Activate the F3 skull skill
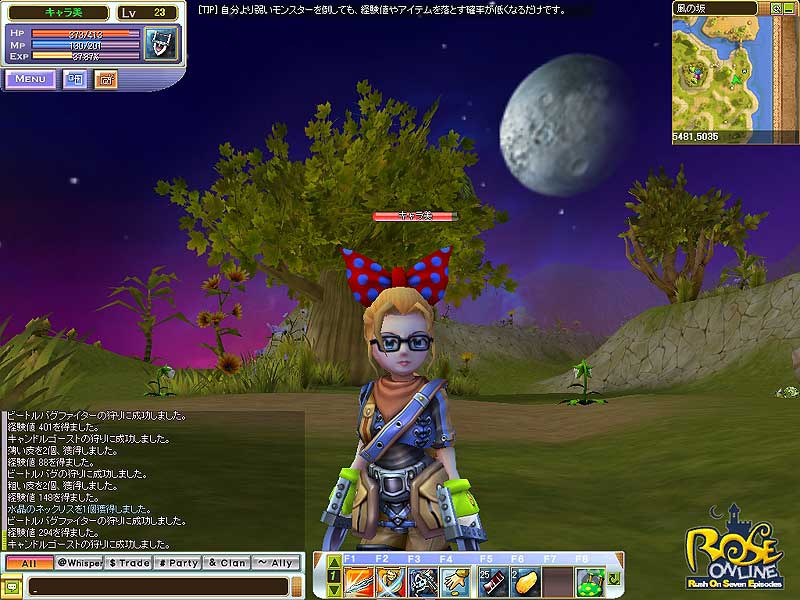800x600 pixels. tap(423, 579)
